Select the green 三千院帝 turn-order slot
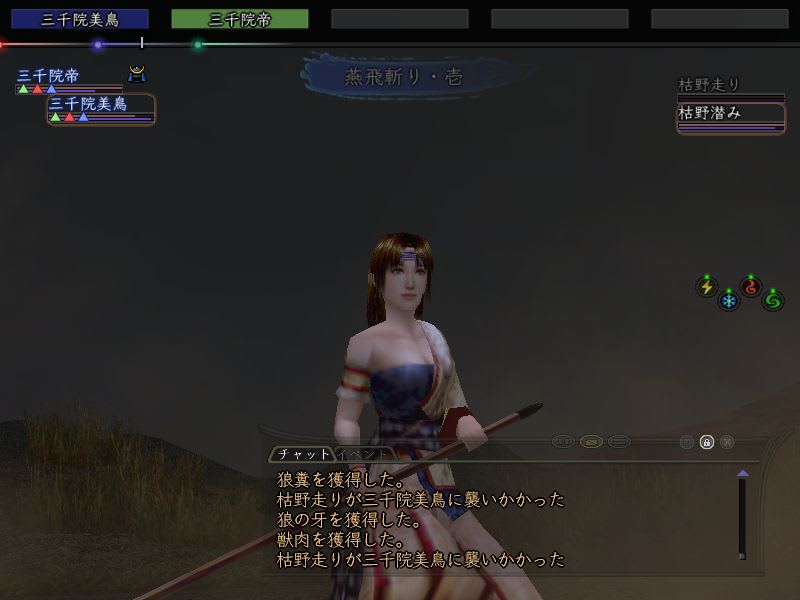 pyautogui.click(x=239, y=19)
